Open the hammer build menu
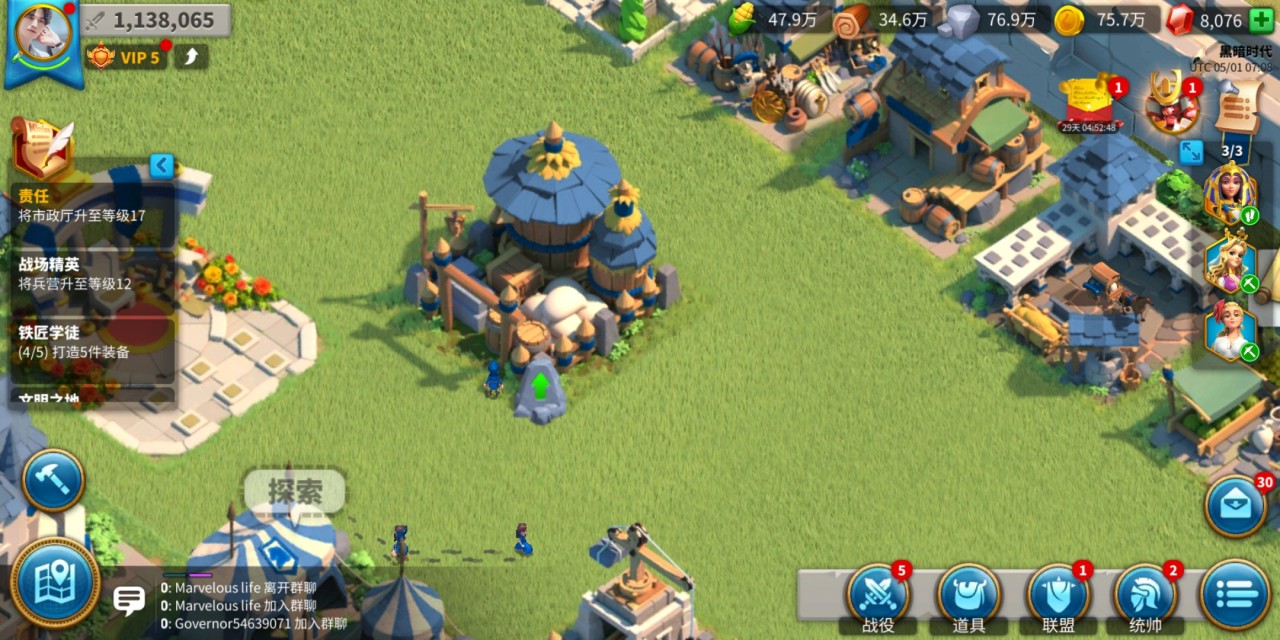Viewport: 1280px width, 640px height. point(52,481)
